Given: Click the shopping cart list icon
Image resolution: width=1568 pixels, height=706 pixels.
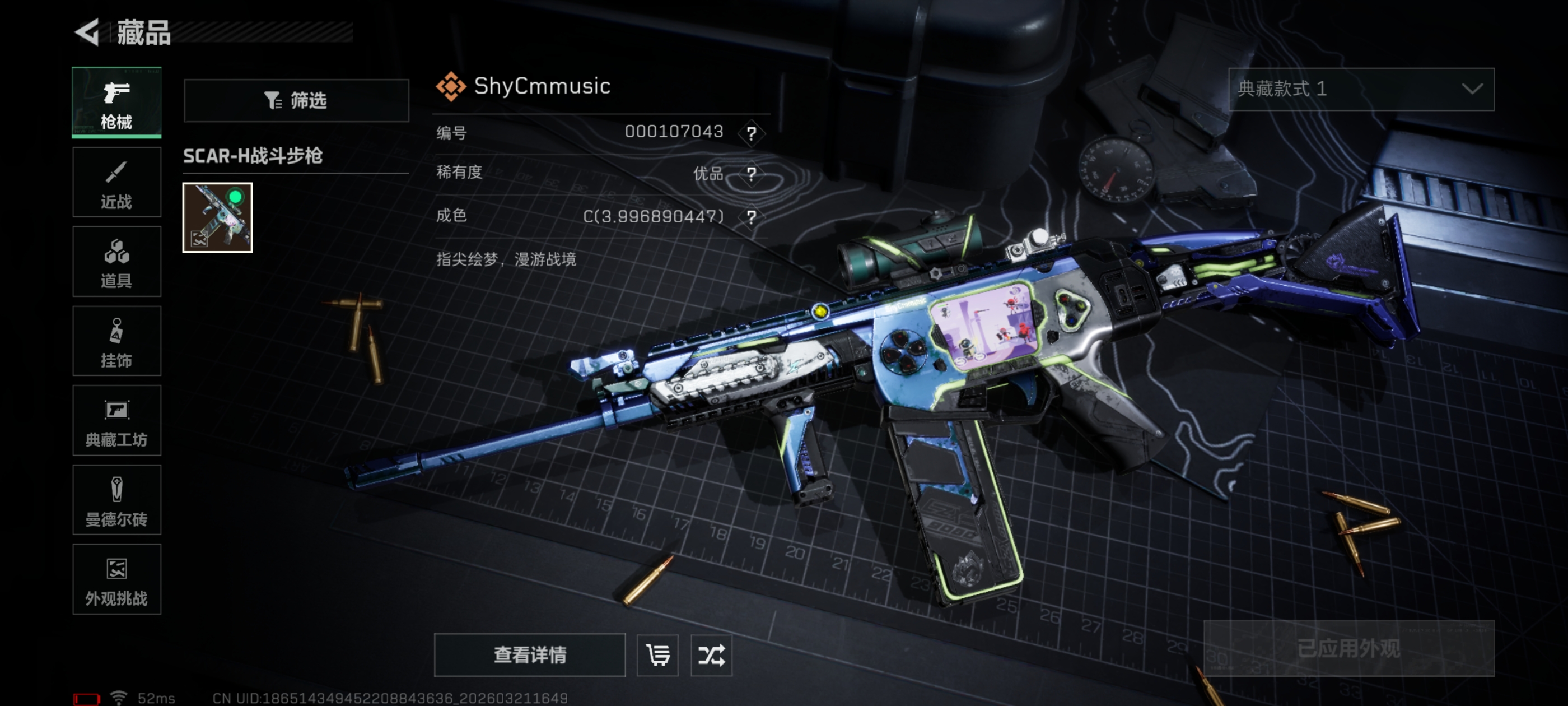Looking at the screenshot, I should pyautogui.click(x=657, y=655).
